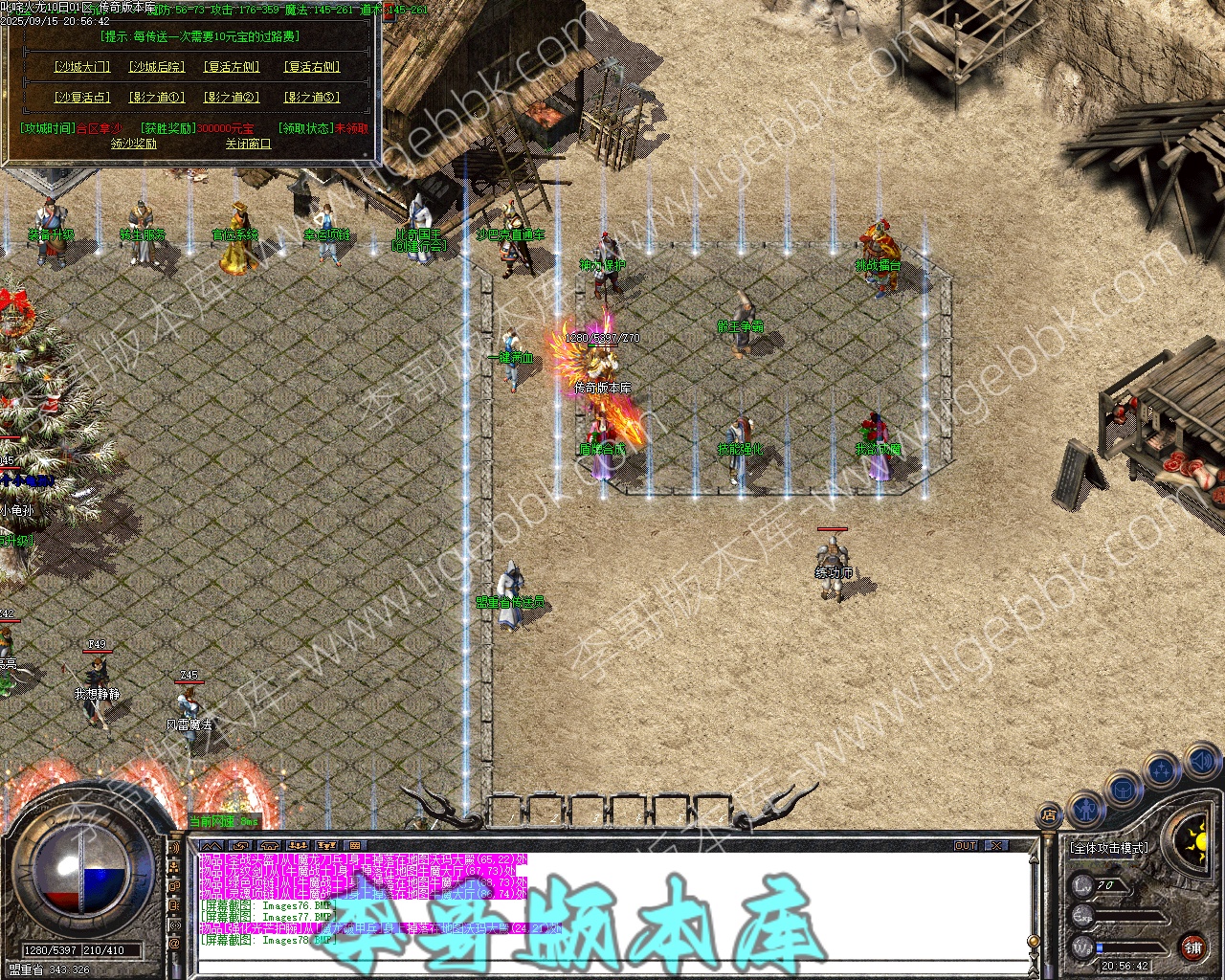Switch the 全体攻击模式 attack mode label
The image size is (1225, 980).
pos(1109,848)
